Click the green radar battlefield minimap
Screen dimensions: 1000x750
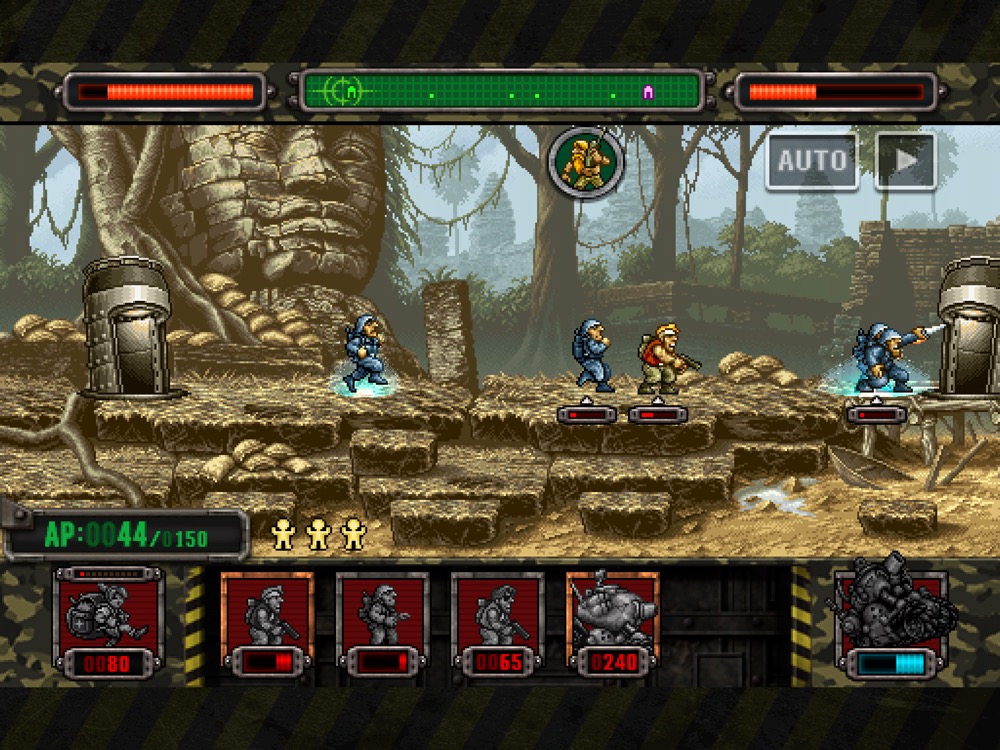(x=502, y=92)
